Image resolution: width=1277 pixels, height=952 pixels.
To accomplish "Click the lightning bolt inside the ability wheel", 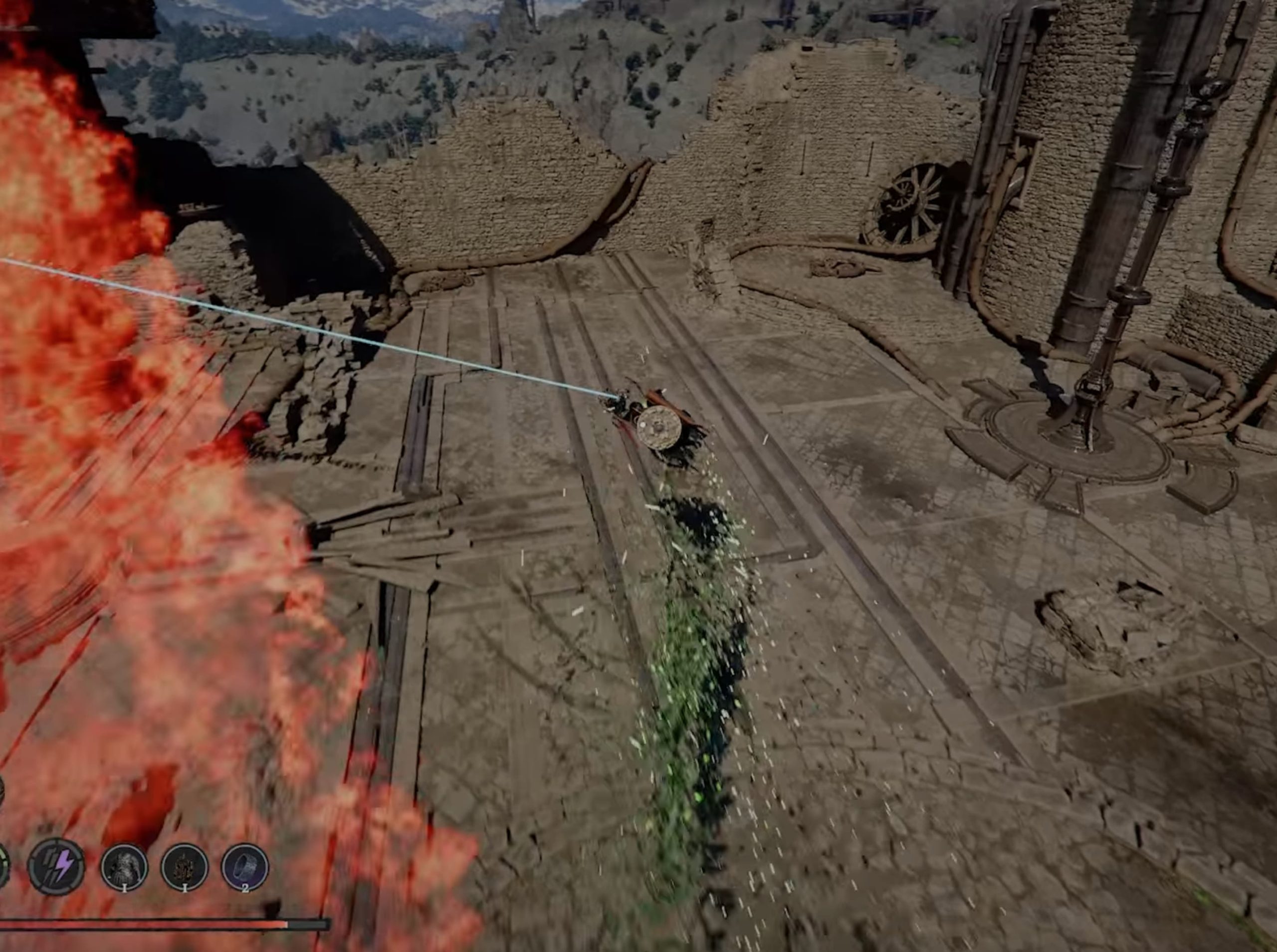I will (x=64, y=865).
